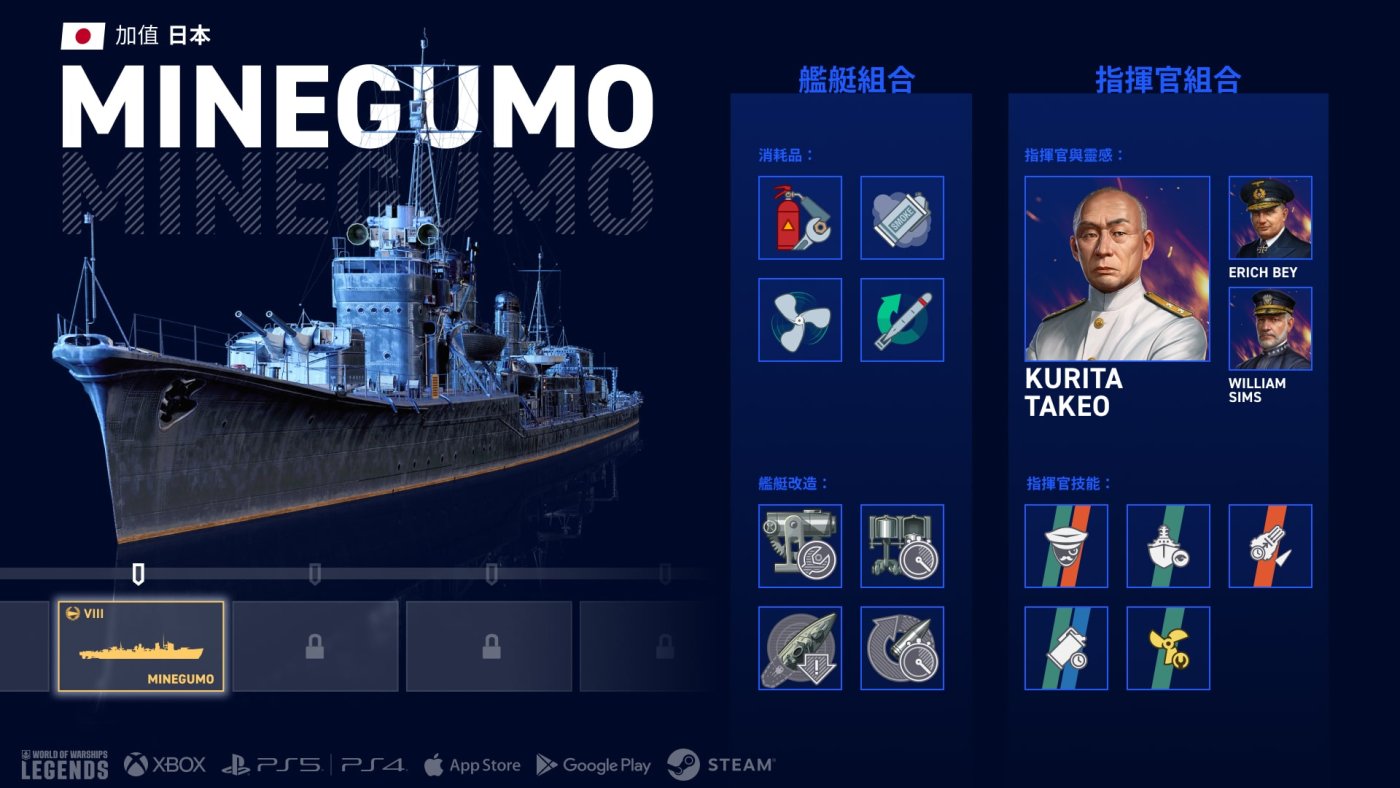Viewport: 1400px width, 788px height.
Task: Select the torpedo reload booster consumable
Action: tap(902, 320)
